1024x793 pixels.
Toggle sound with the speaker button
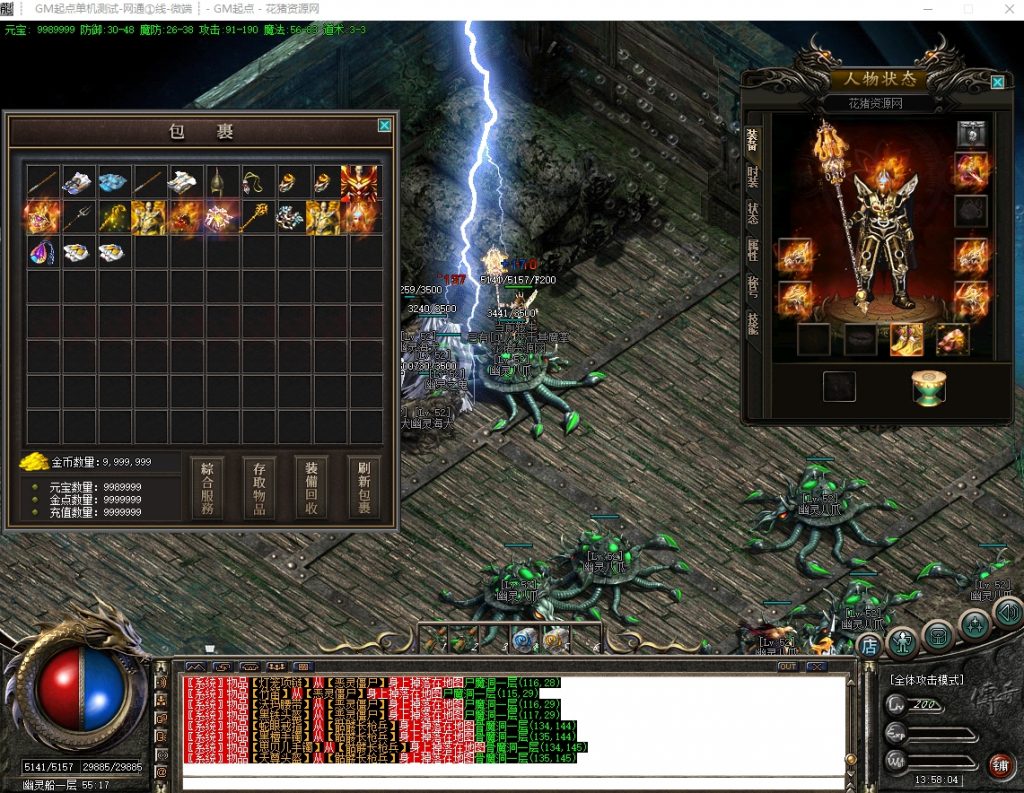pos(1007,611)
